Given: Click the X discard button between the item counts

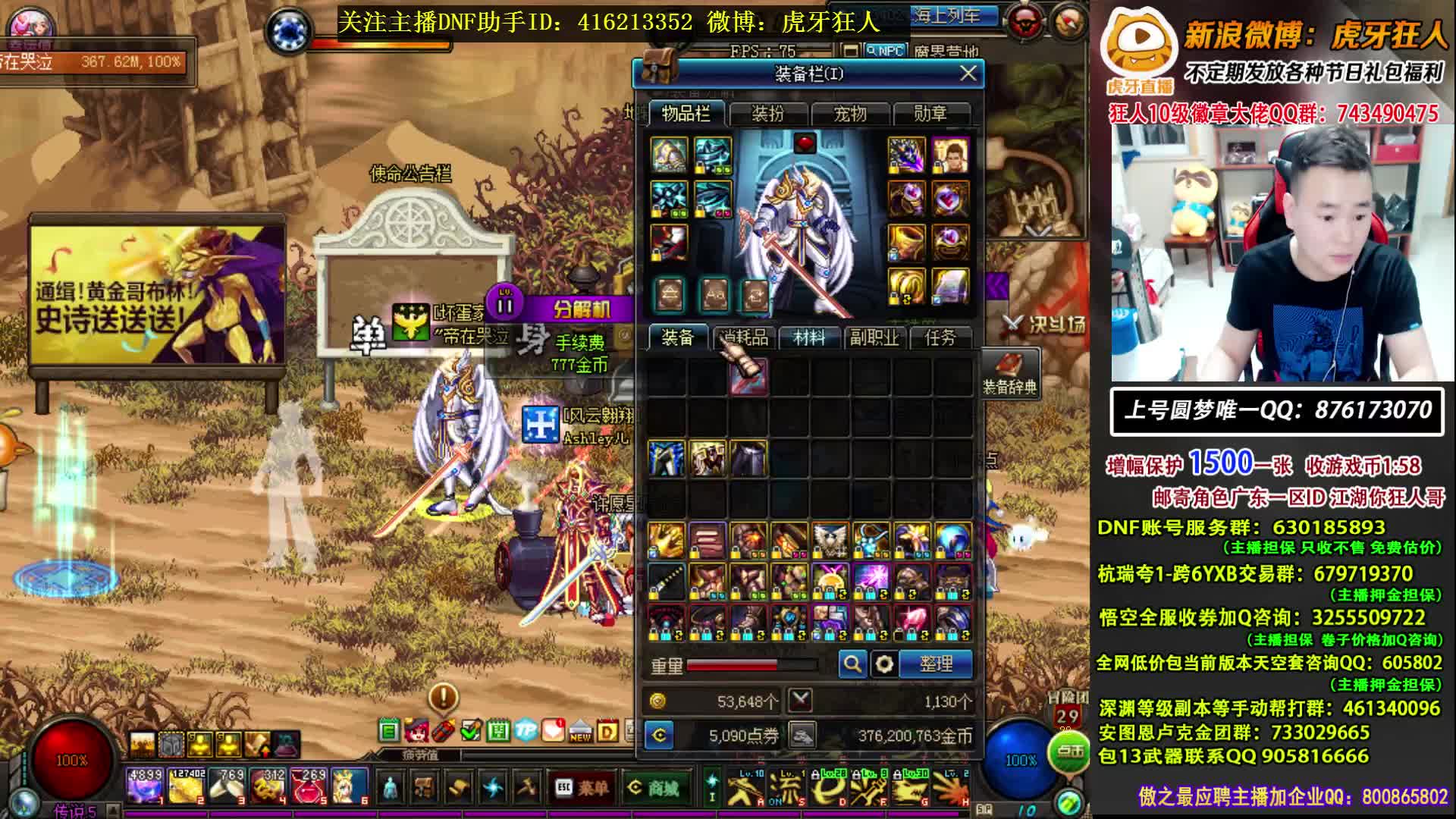Looking at the screenshot, I should pos(802,701).
